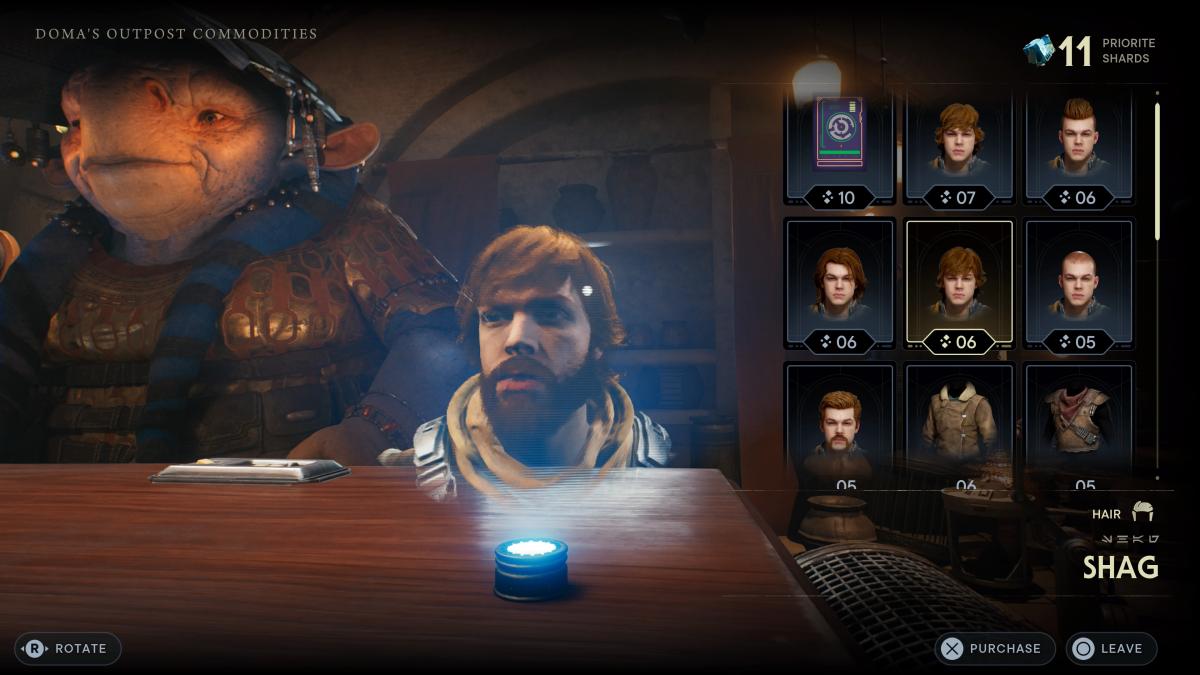This screenshot has width=1200, height=675.
Task: Leave Doma's Outpost Commodities shop
Action: point(1110,648)
